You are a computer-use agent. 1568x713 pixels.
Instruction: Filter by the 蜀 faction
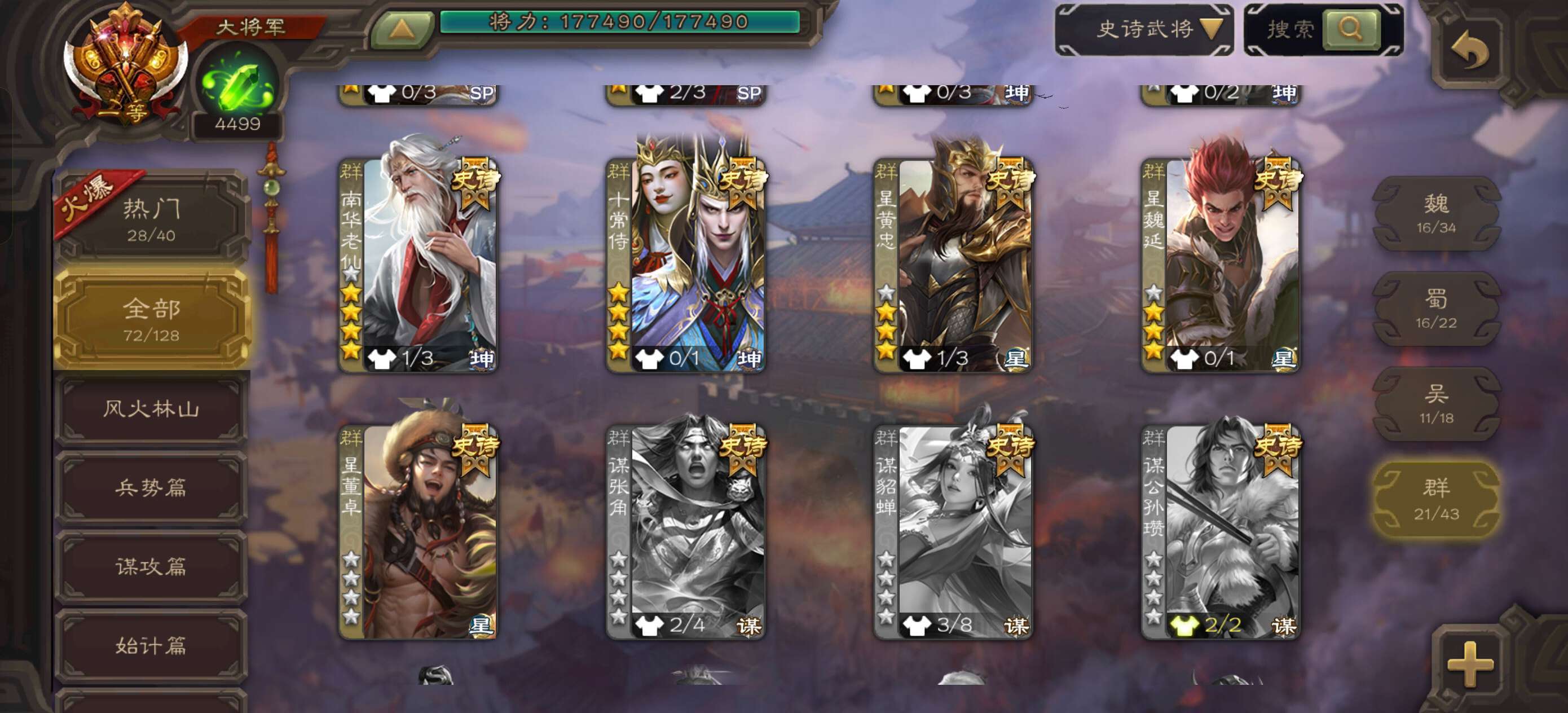click(1436, 309)
